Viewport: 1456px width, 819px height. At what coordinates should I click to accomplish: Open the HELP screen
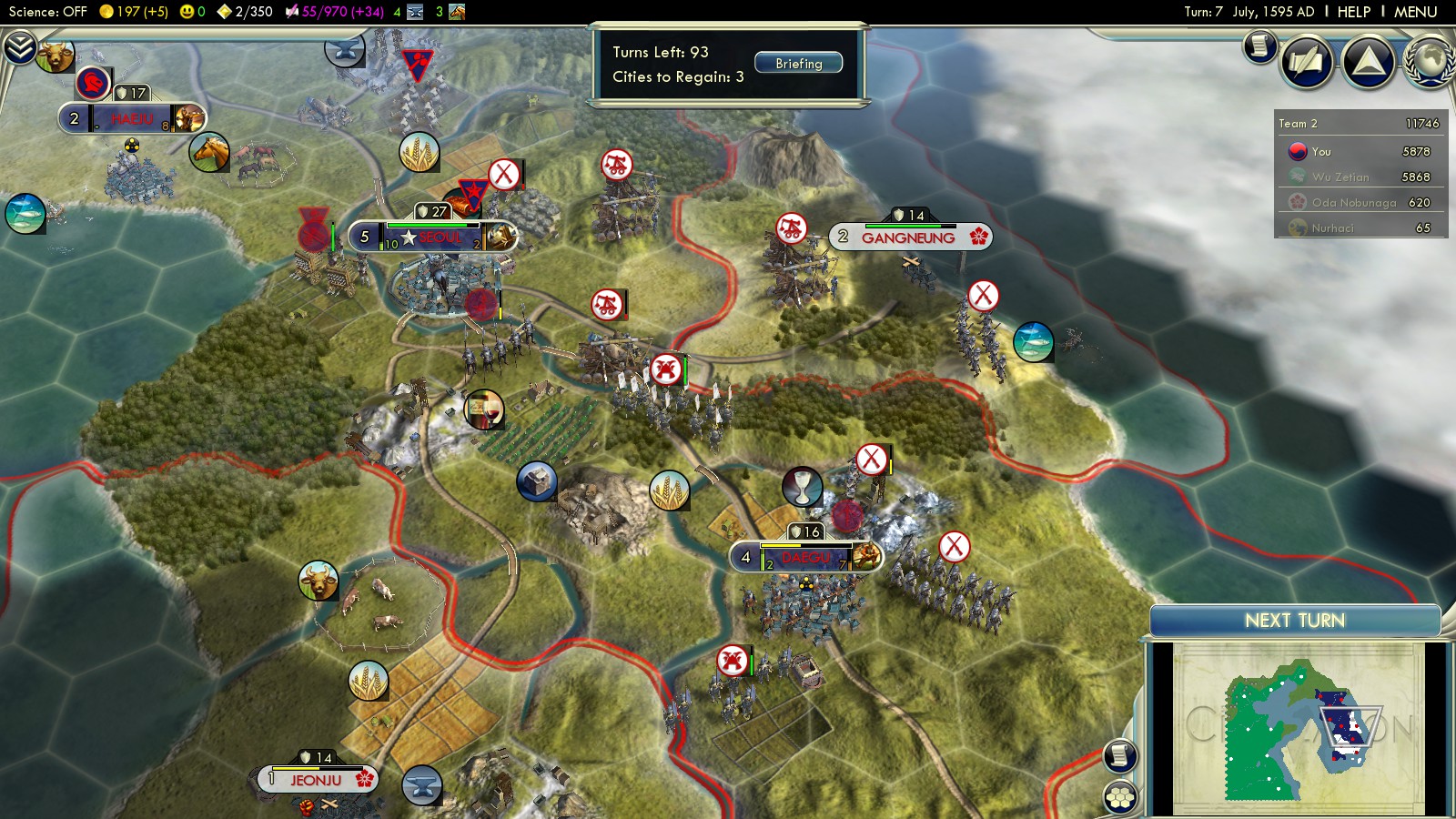coord(1353,12)
